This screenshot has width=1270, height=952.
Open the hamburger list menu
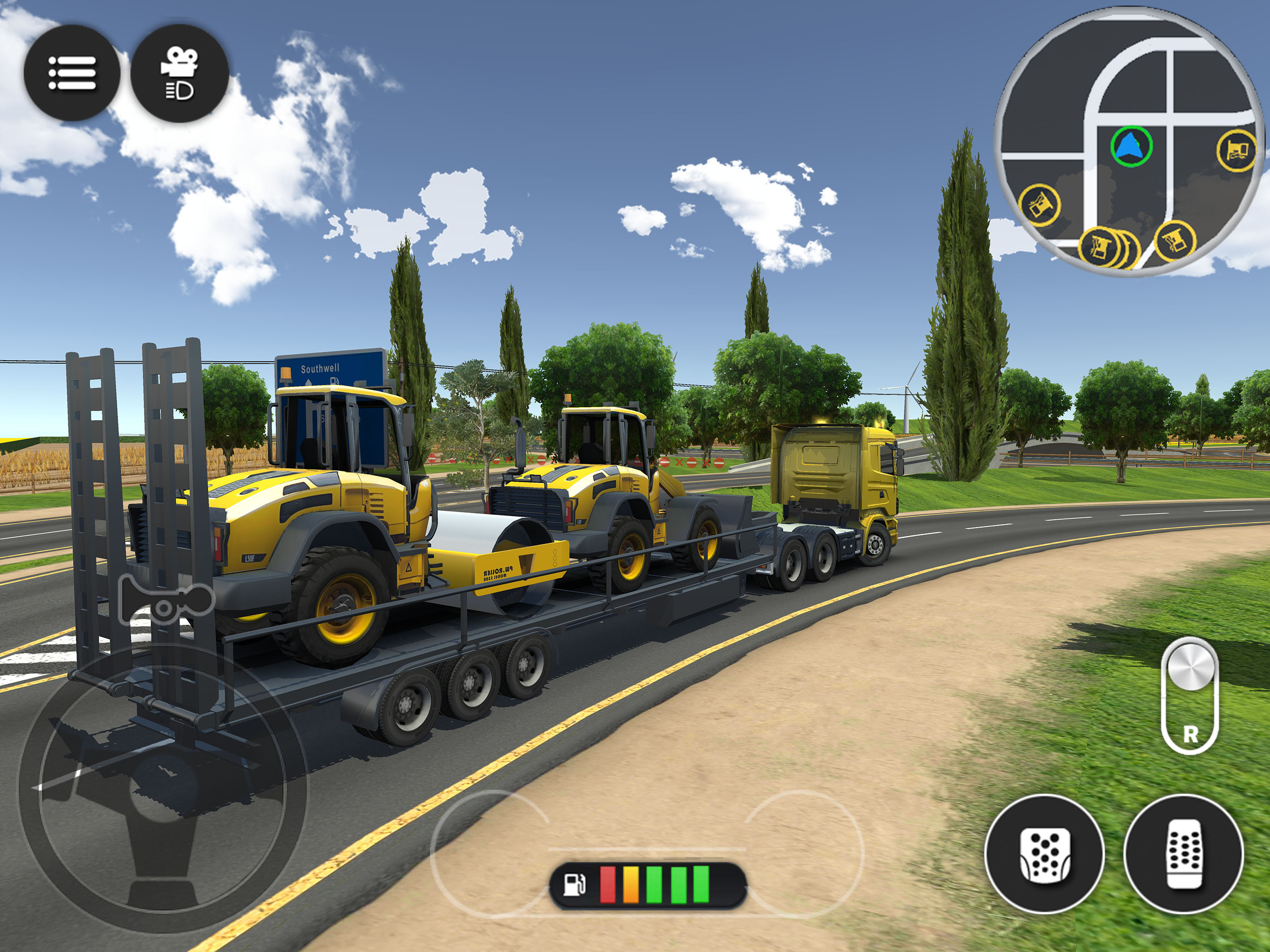(72, 73)
